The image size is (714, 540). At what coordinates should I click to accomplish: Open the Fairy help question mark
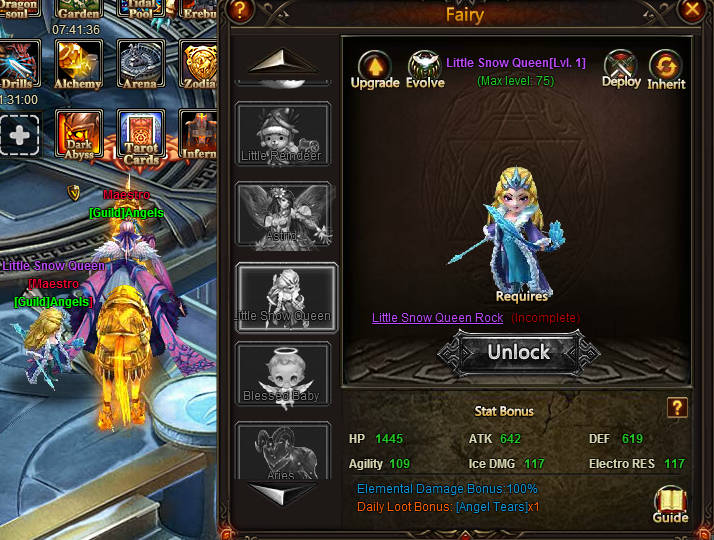click(238, 11)
